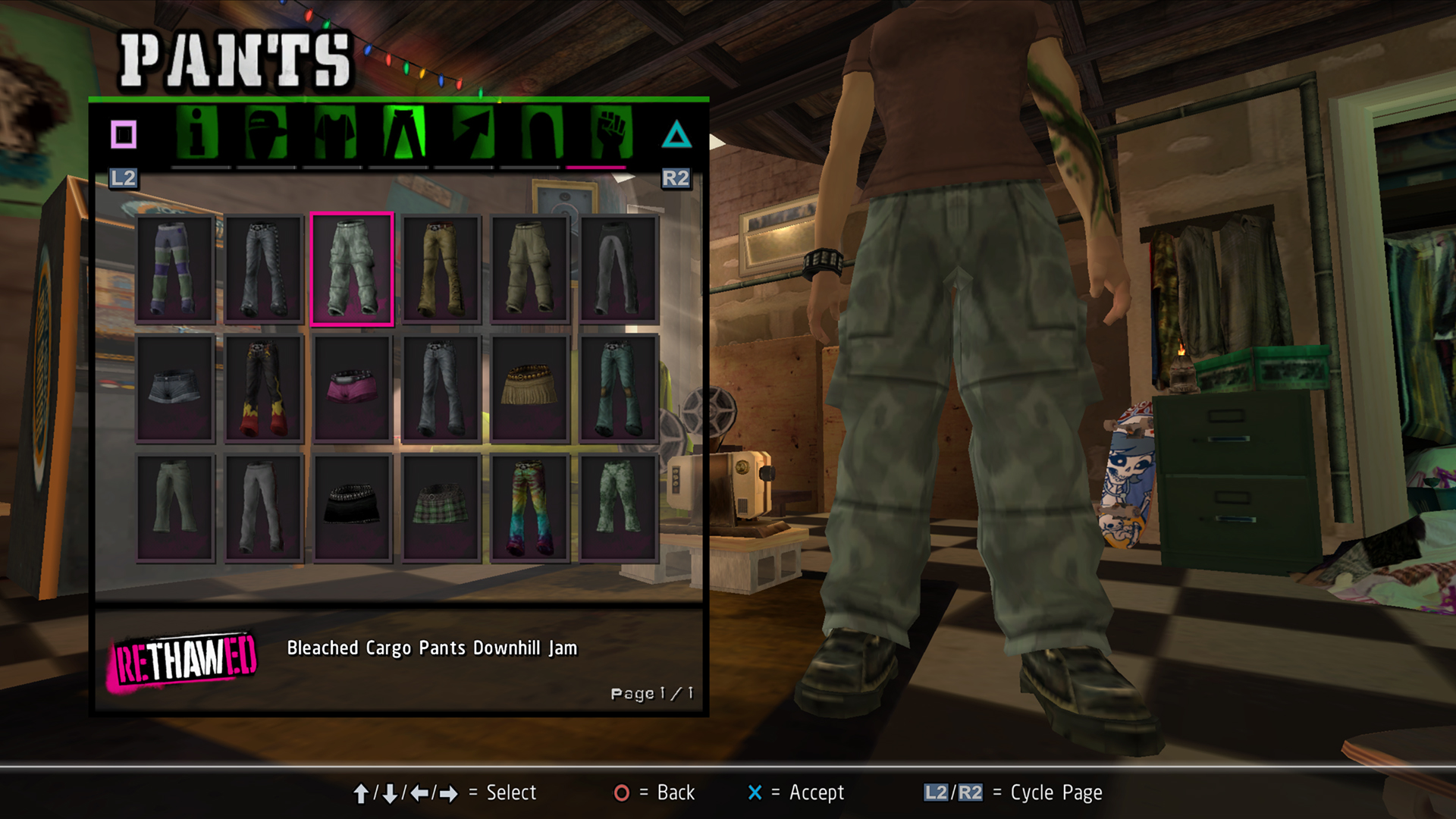Choose the Bleached Cargo Pants thumbnail

tap(352, 269)
